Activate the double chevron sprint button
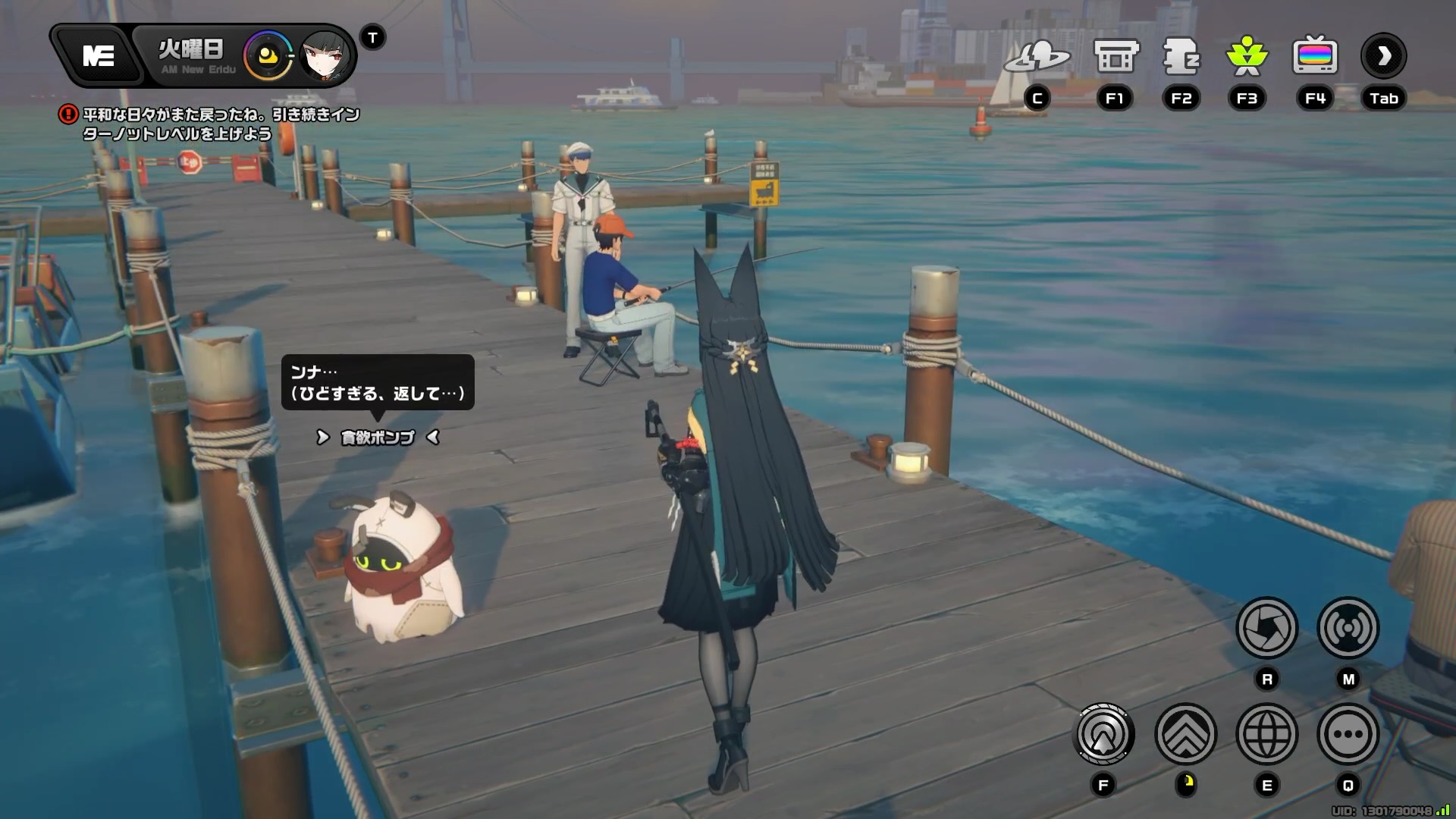 [x=1185, y=734]
